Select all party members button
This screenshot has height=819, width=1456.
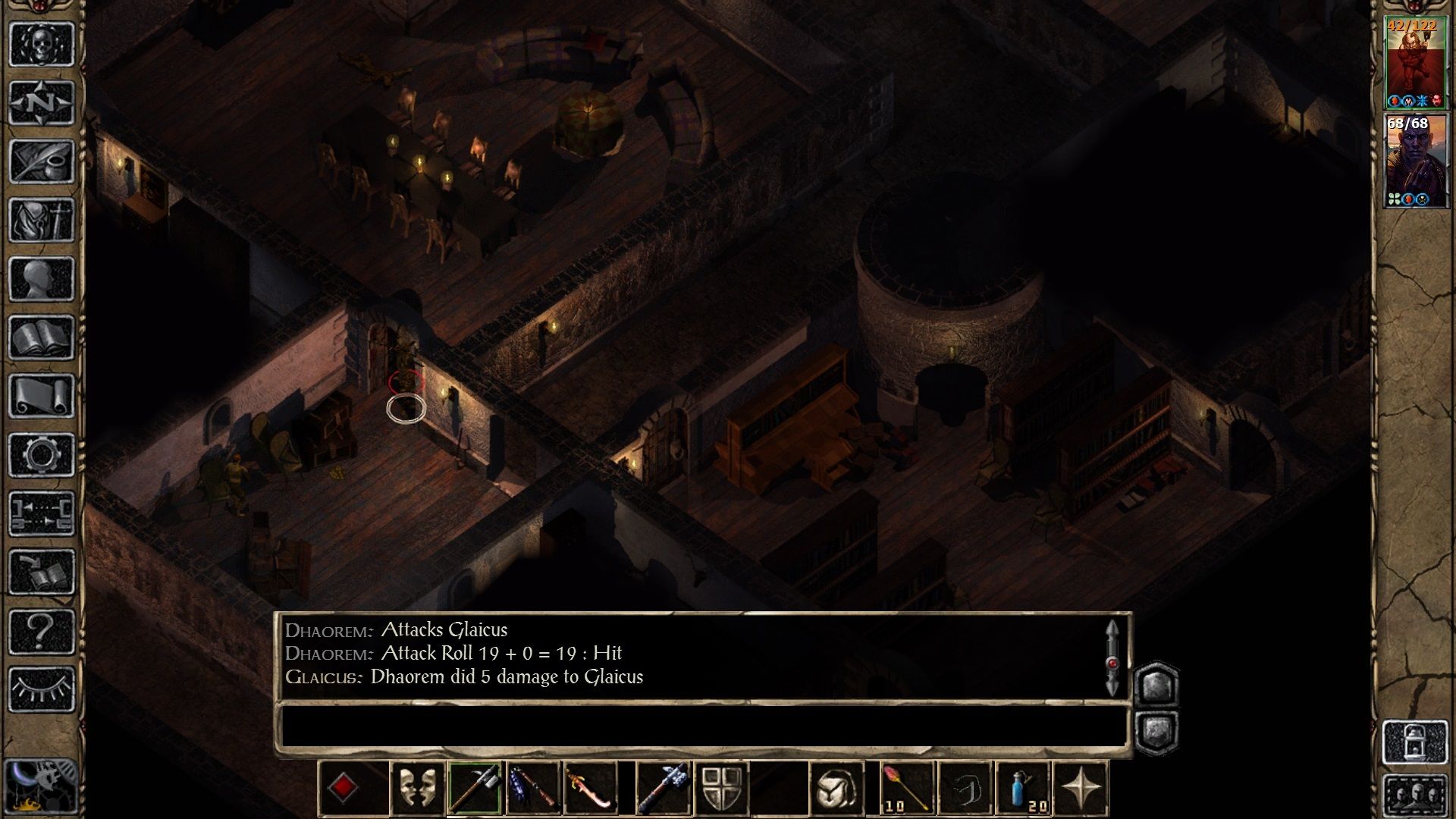[1415, 795]
